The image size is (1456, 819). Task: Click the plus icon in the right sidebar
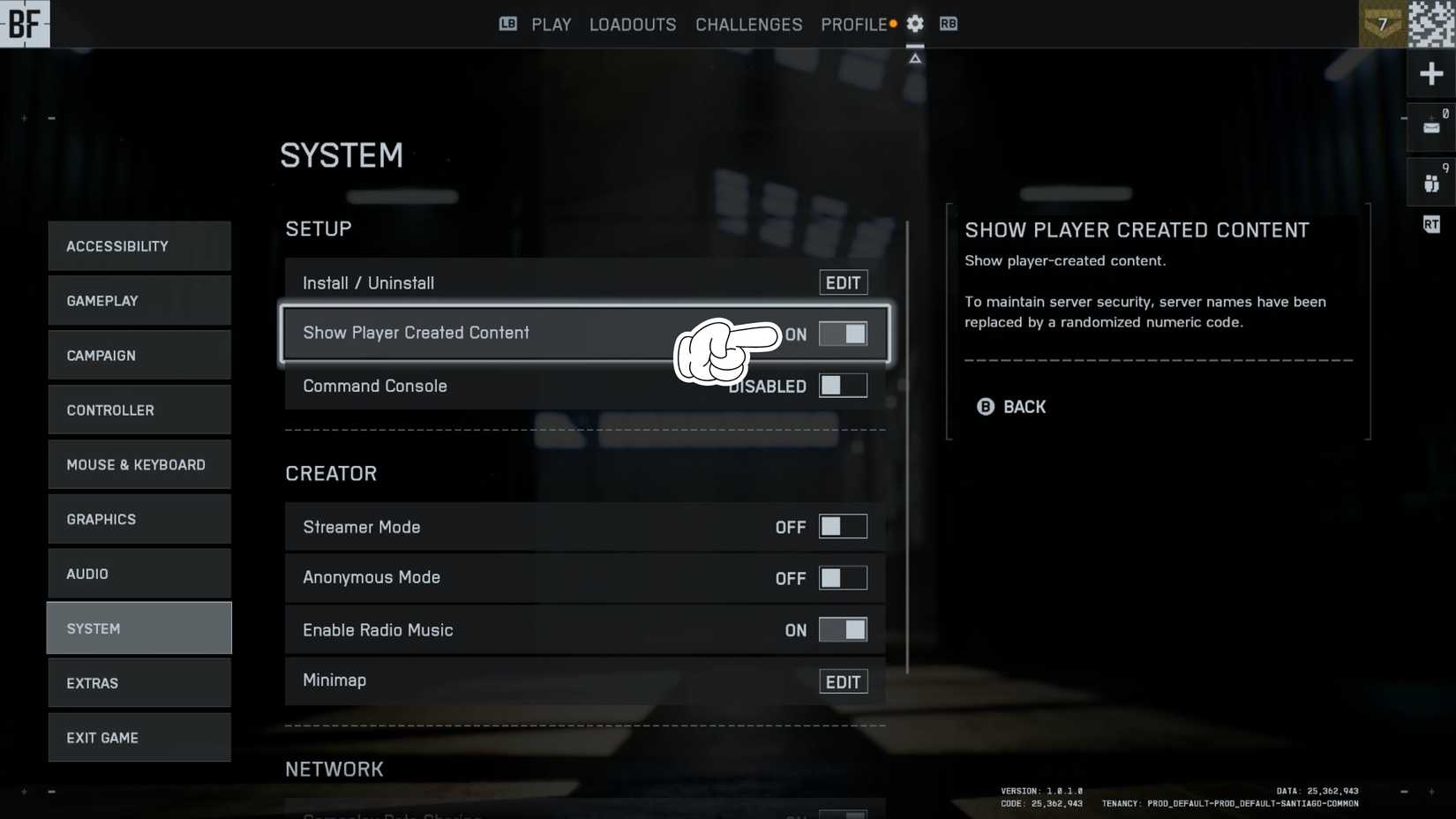(1431, 73)
